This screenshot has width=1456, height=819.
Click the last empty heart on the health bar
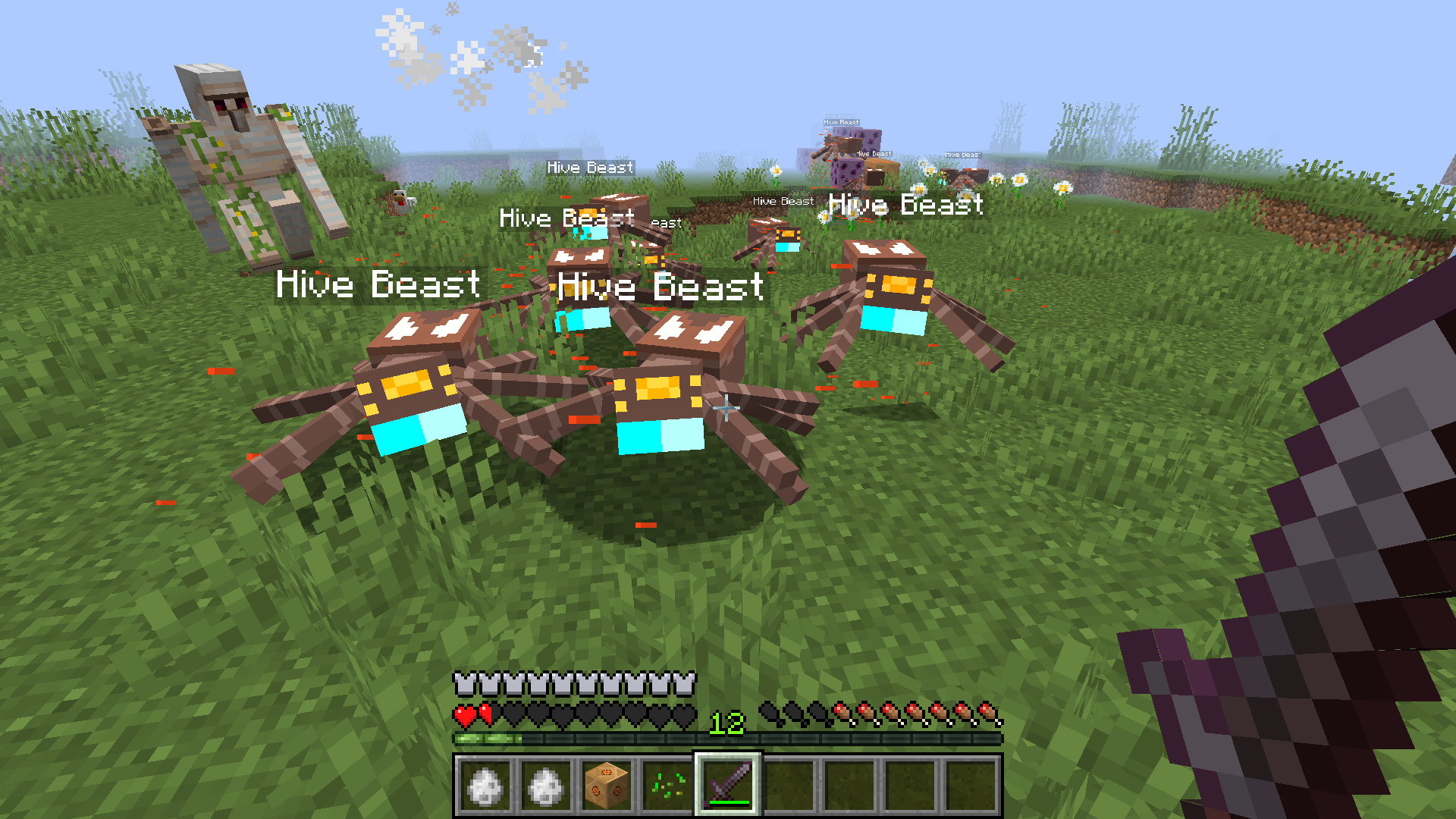coord(685,714)
